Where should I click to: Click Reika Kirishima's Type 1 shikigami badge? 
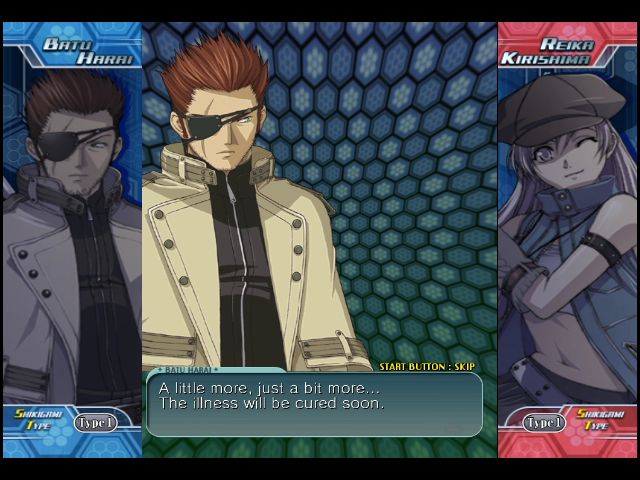point(544,423)
